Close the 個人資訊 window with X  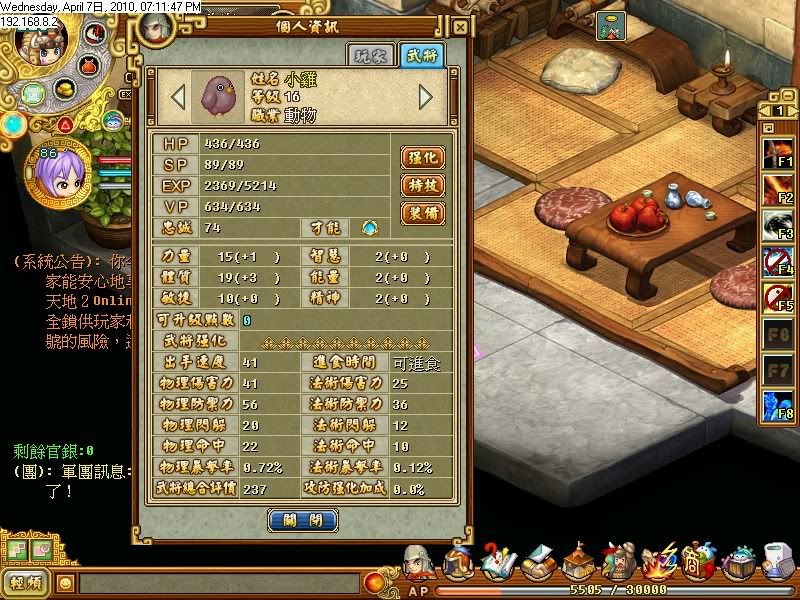pos(459,27)
